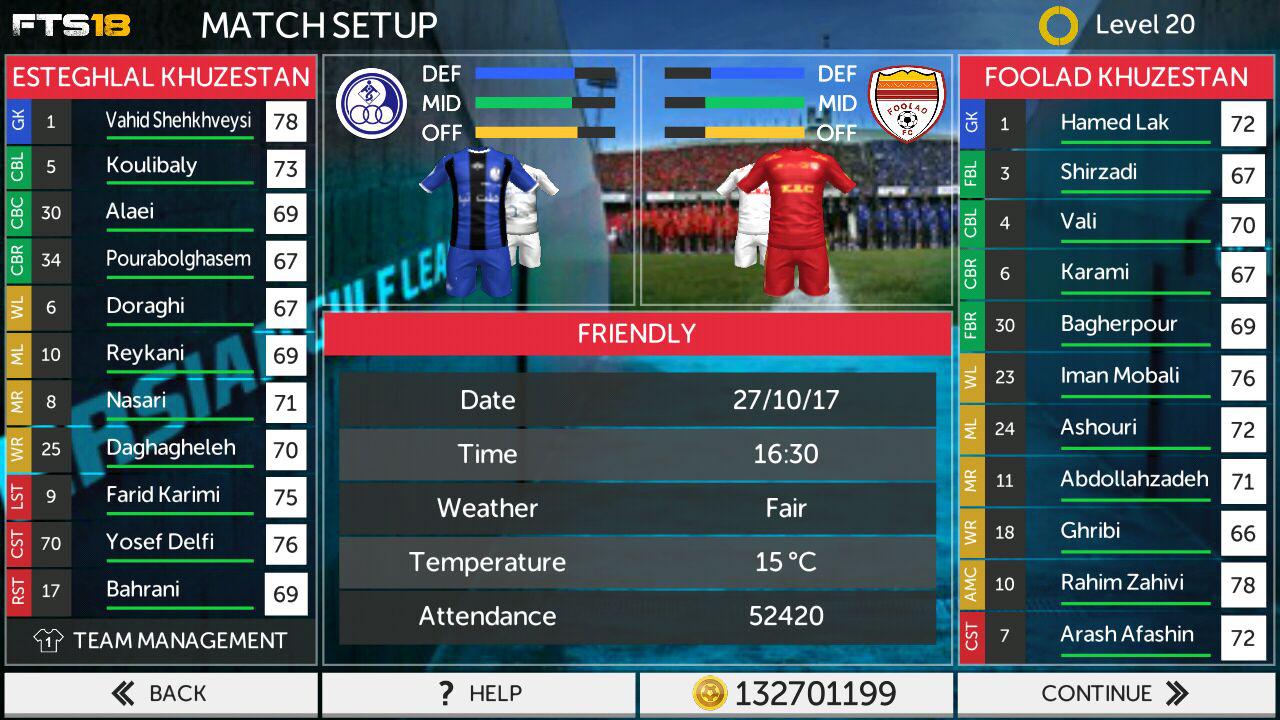Select the Foolad FC club crest

coord(906,103)
